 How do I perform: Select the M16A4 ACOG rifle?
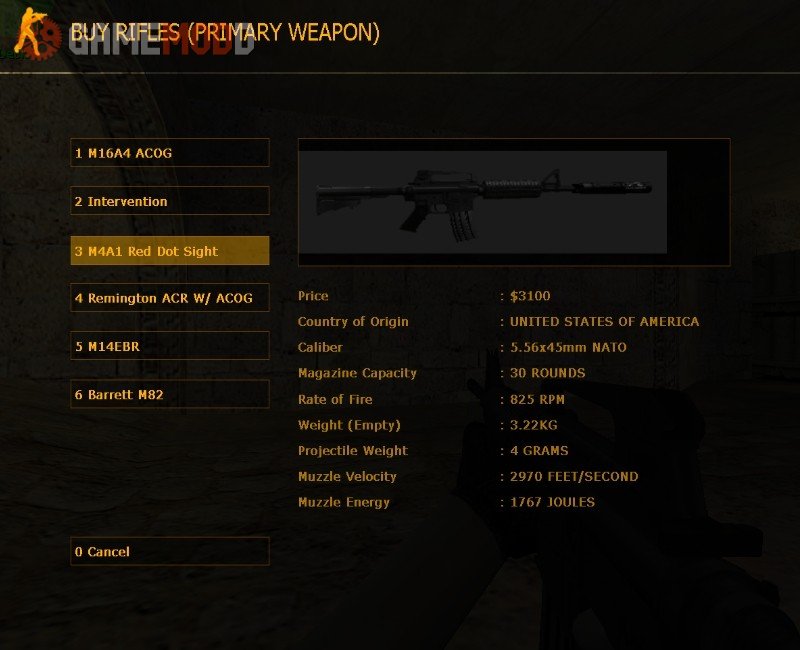(x=170, y=153)
